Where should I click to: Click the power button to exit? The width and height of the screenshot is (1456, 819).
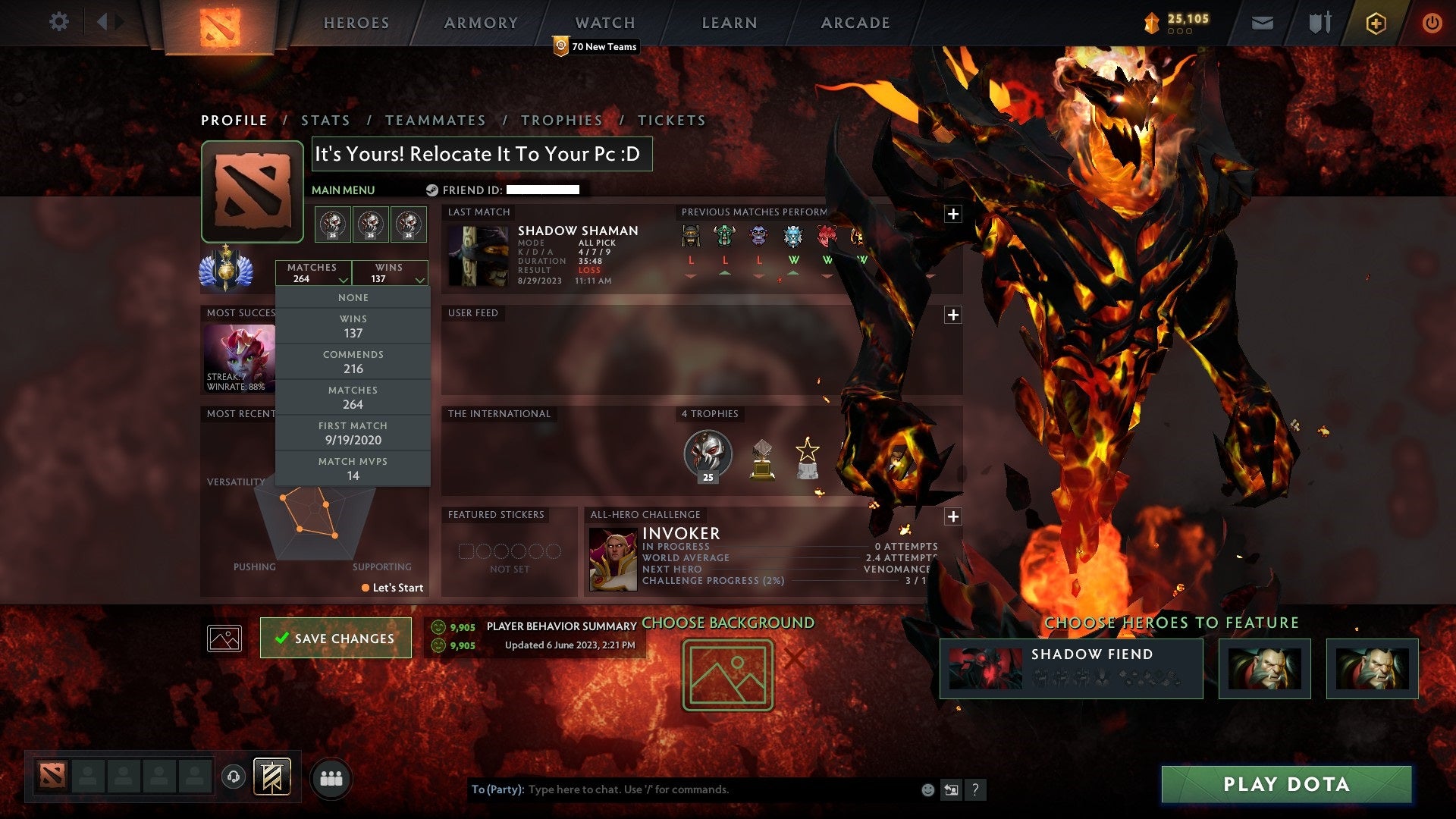(x=1433, y=22)
